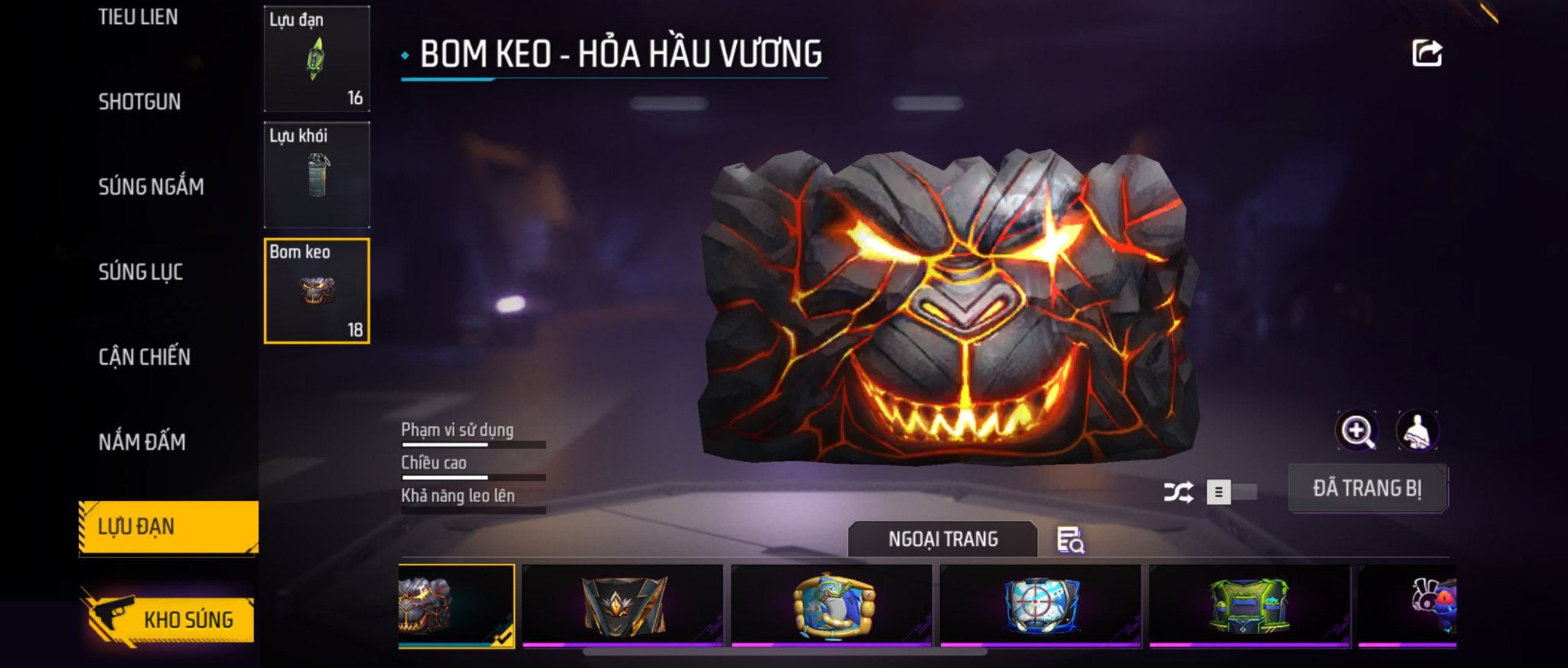Share the skin with the share icon
Screen dimensions: 1568x668
point(1426,53)
